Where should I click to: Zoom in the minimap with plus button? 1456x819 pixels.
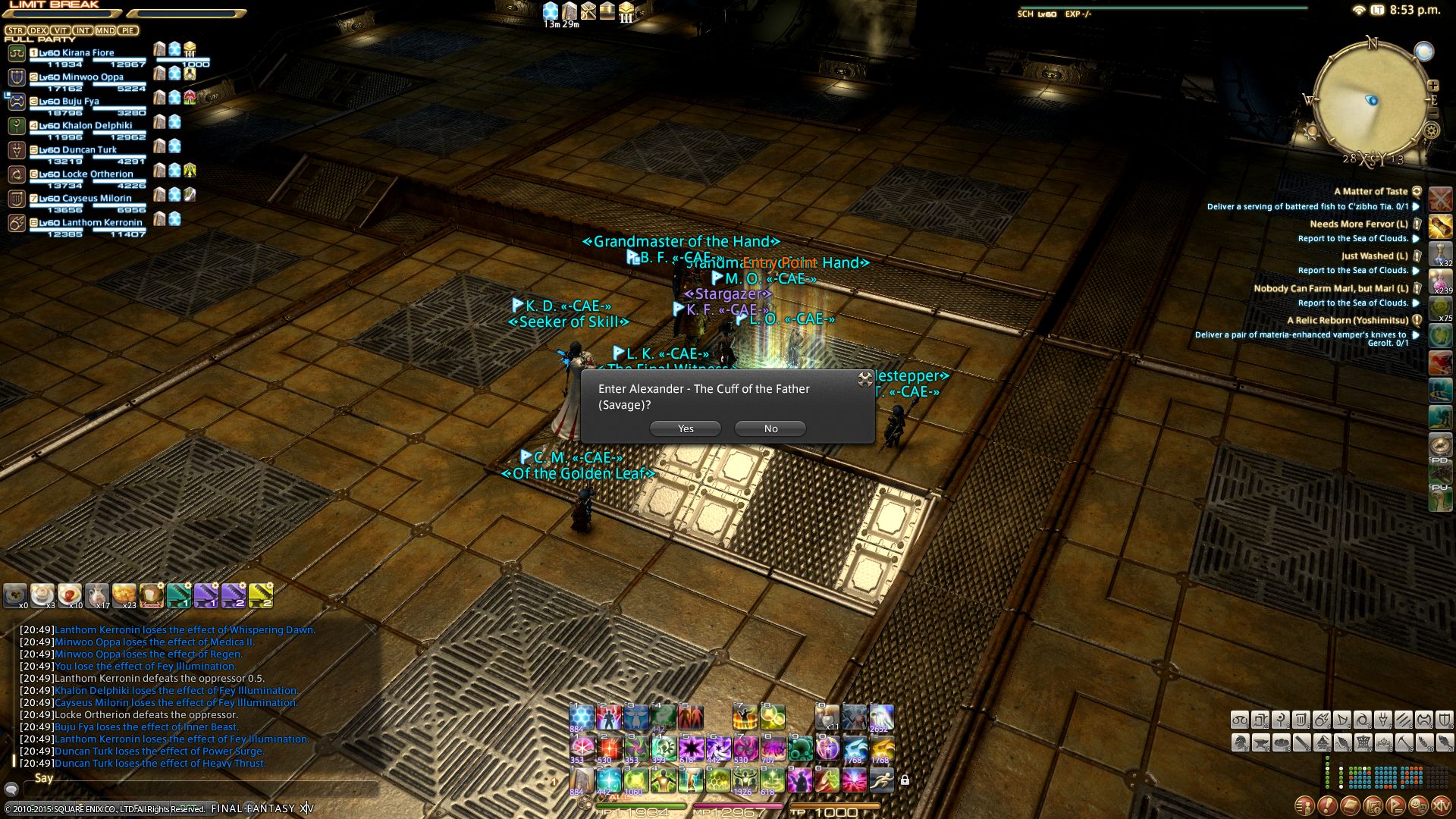click(1432, 86)
